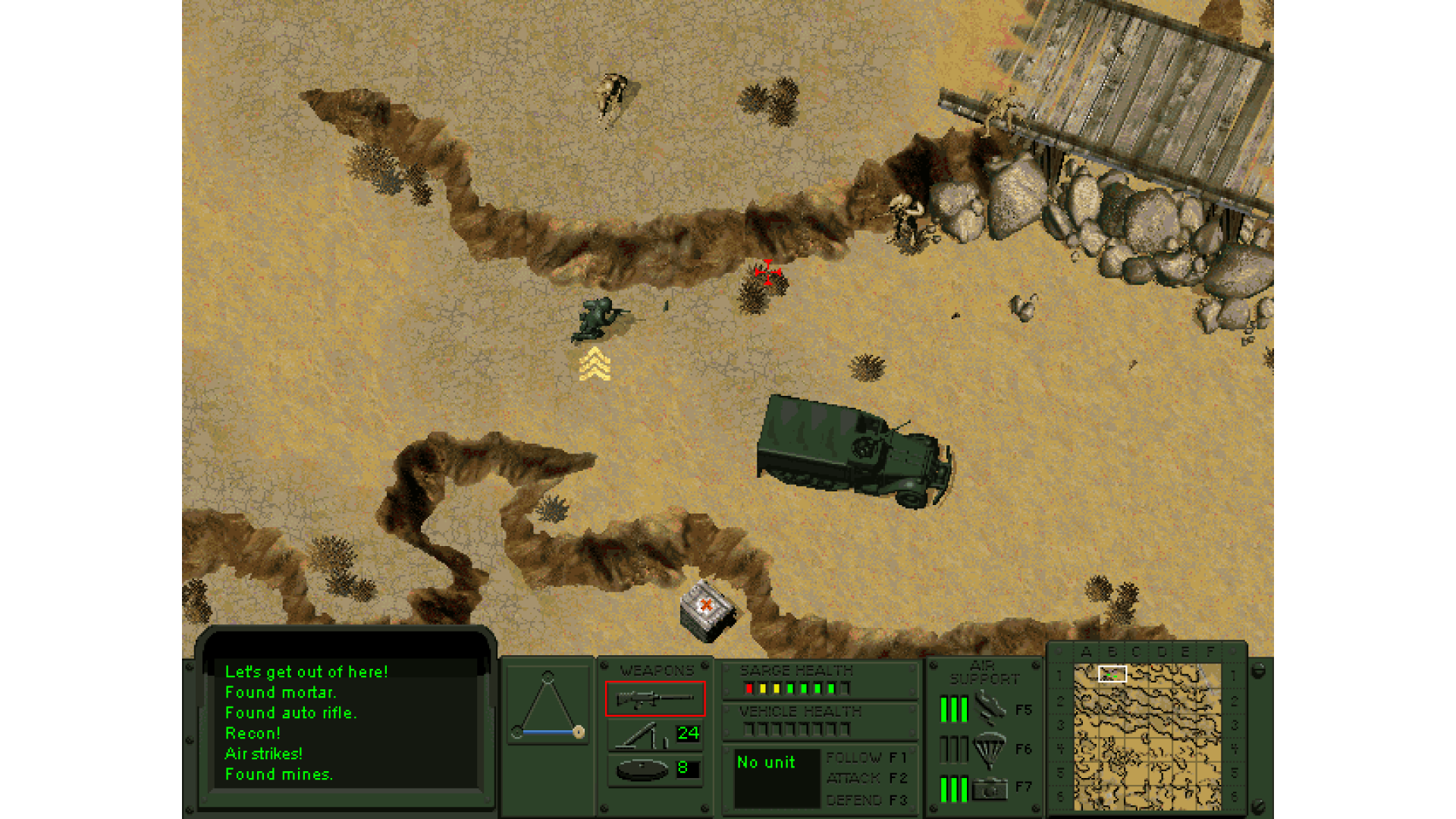Click the unit status display box

(x=777, y=778)
